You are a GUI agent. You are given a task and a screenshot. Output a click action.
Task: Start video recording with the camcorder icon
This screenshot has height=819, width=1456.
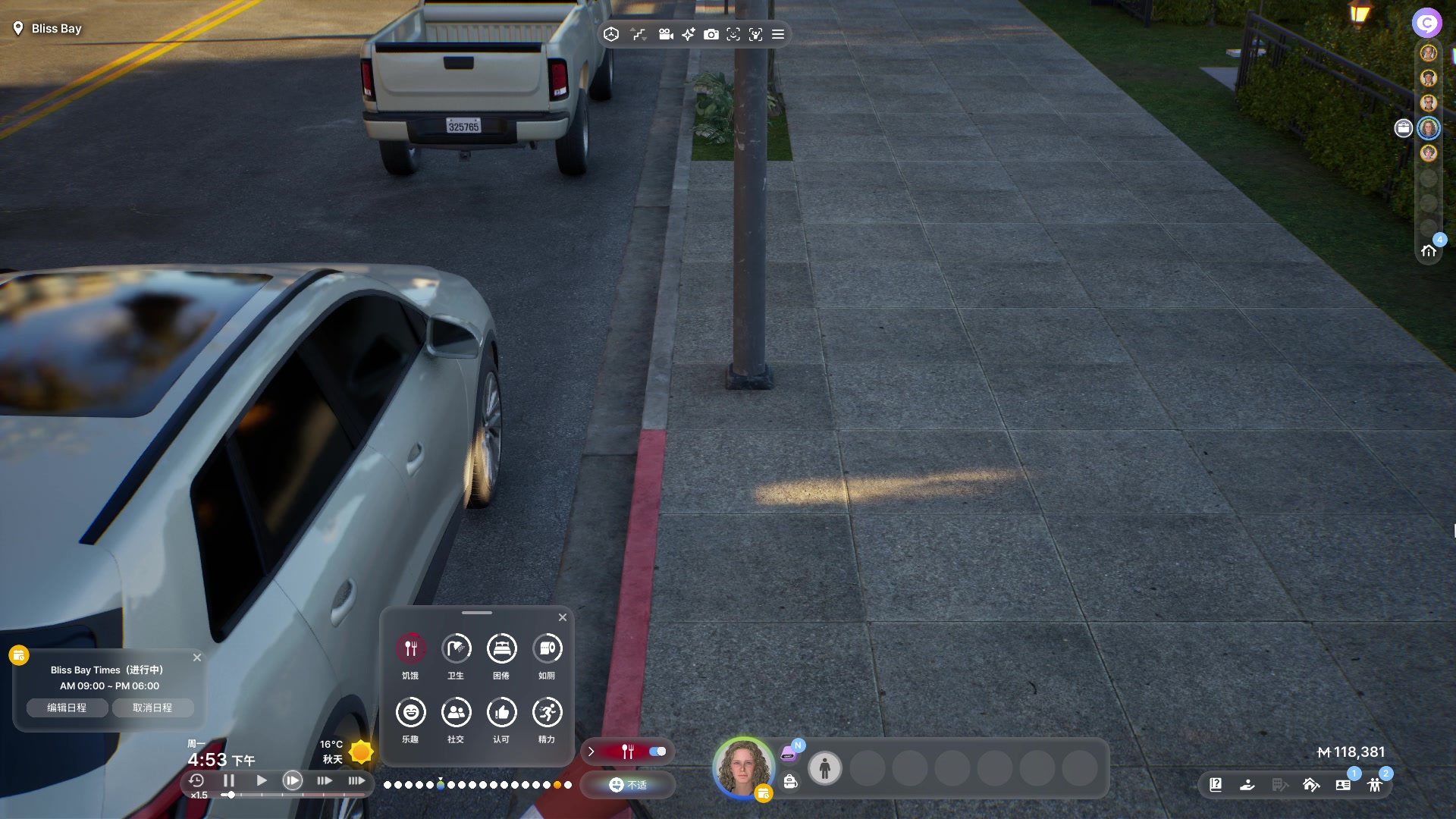(666, 34)
